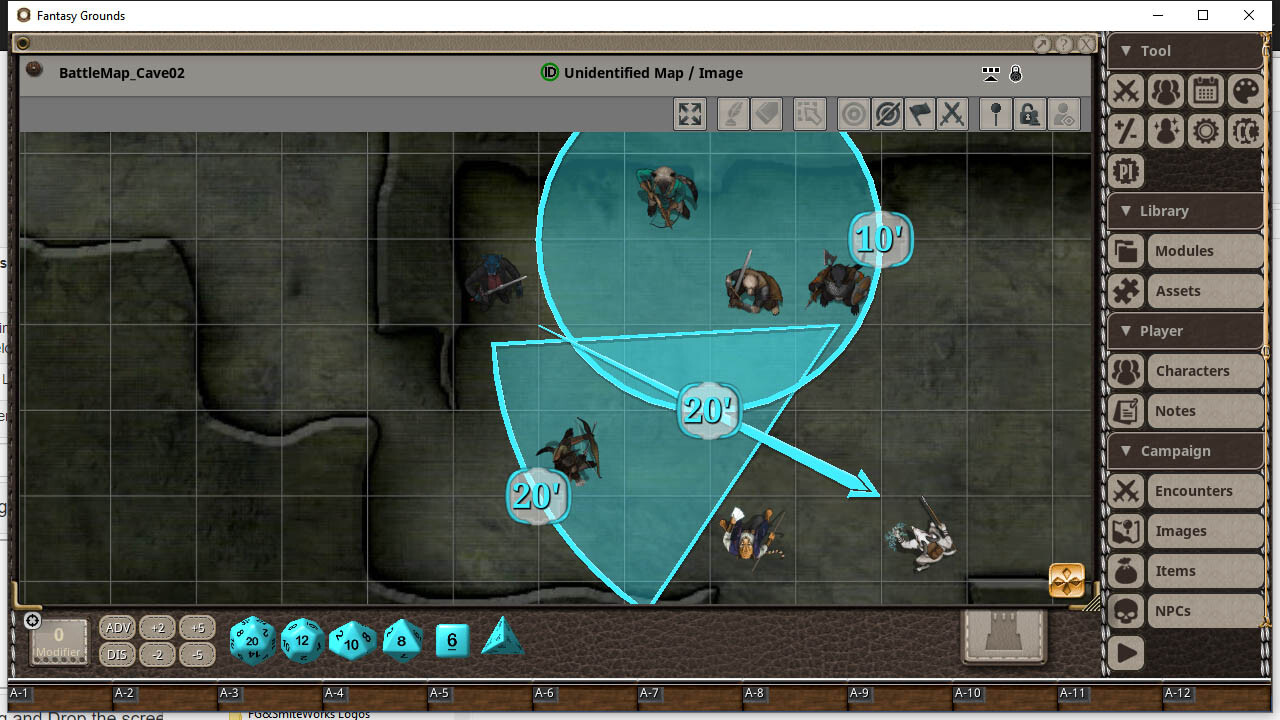Select the eraser on the map toolbar

tap(767, 113)
